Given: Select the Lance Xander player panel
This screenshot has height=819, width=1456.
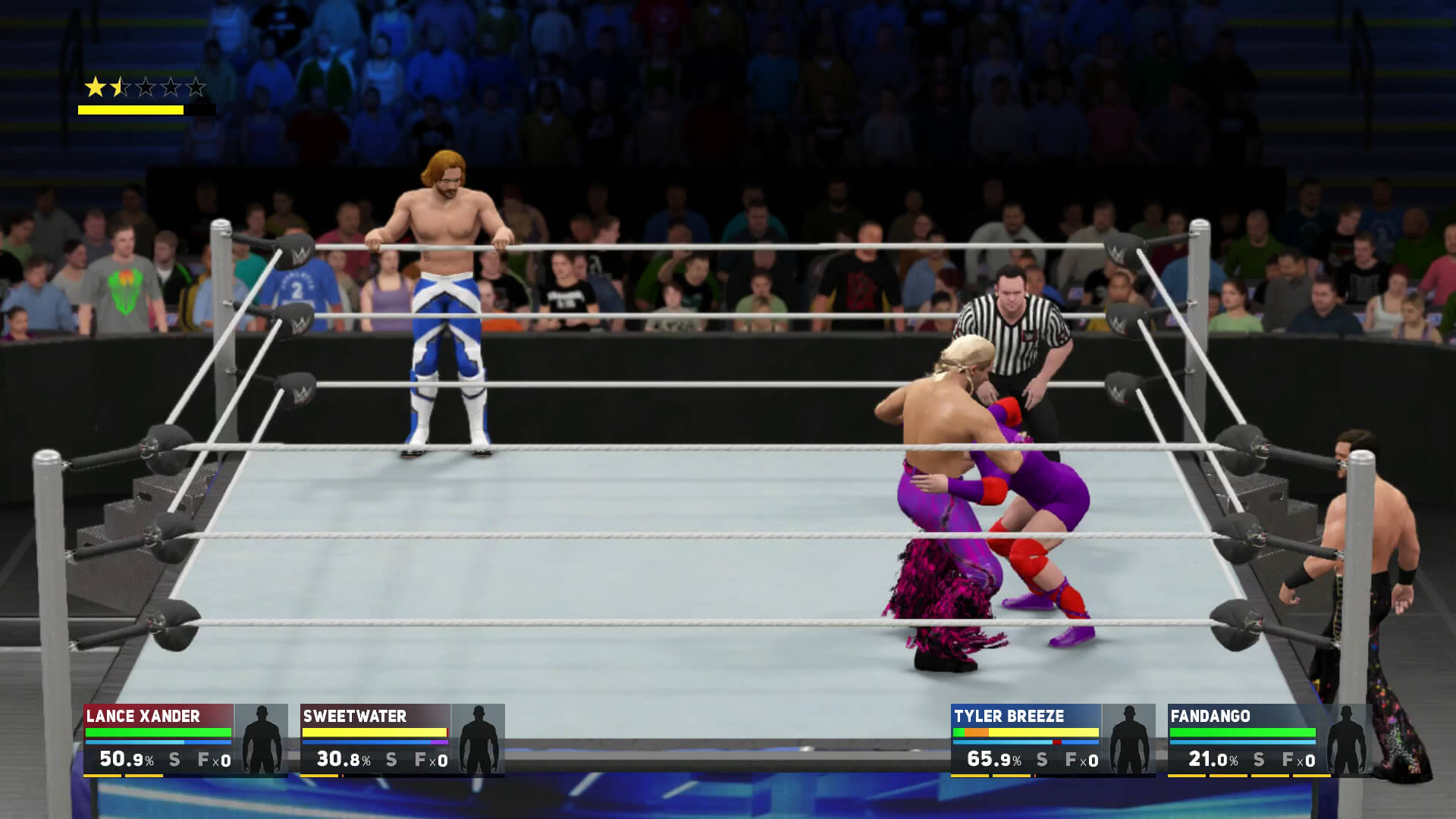Looking at the screenshot, I should (x=158, y=739).
